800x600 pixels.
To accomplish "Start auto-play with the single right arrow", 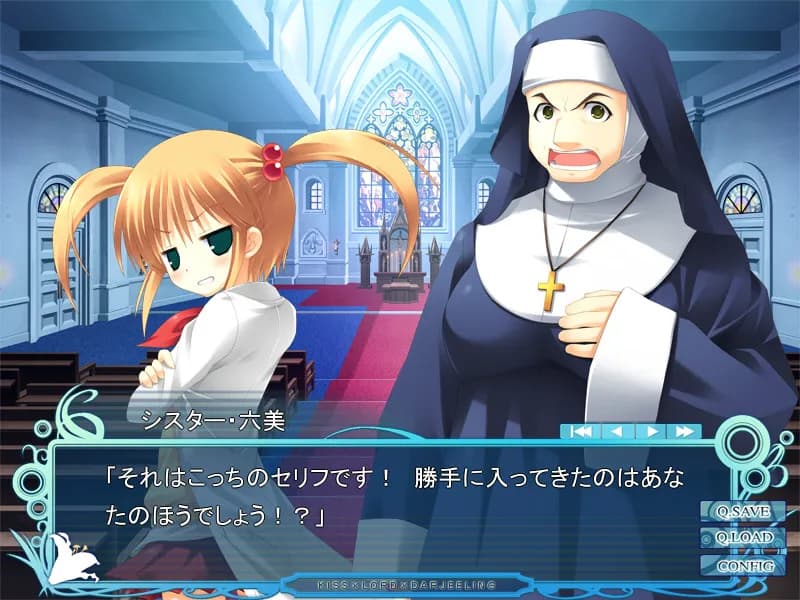I will (x=650, y=431).
